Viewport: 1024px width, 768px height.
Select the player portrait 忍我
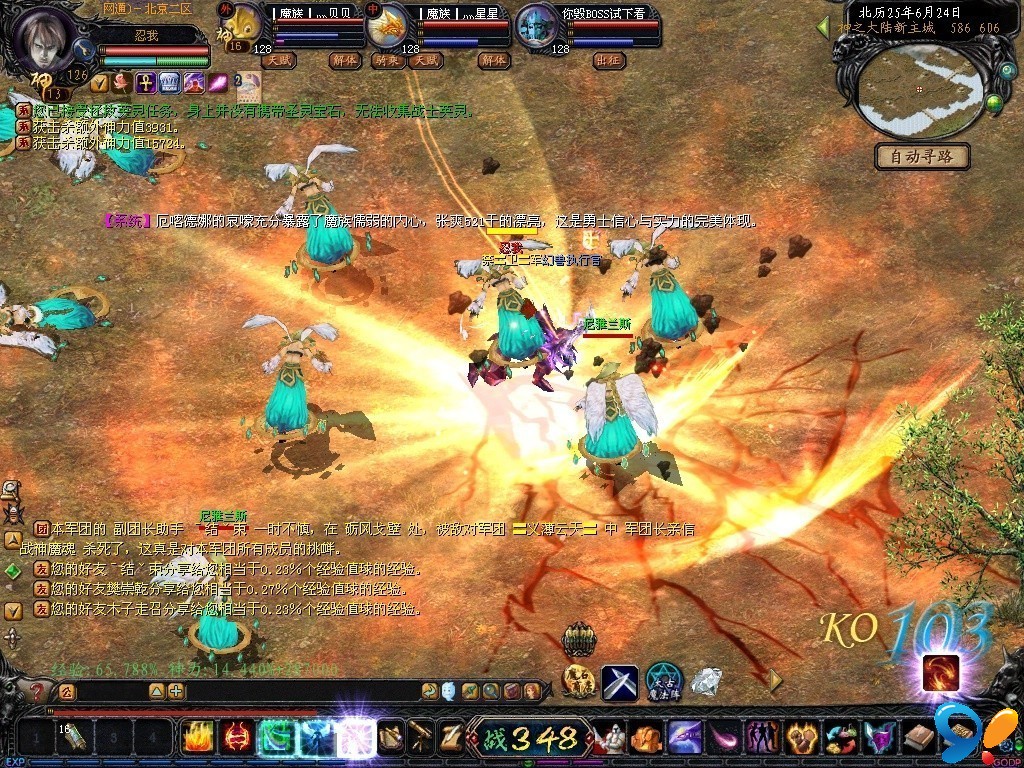(x=44, y=36)
